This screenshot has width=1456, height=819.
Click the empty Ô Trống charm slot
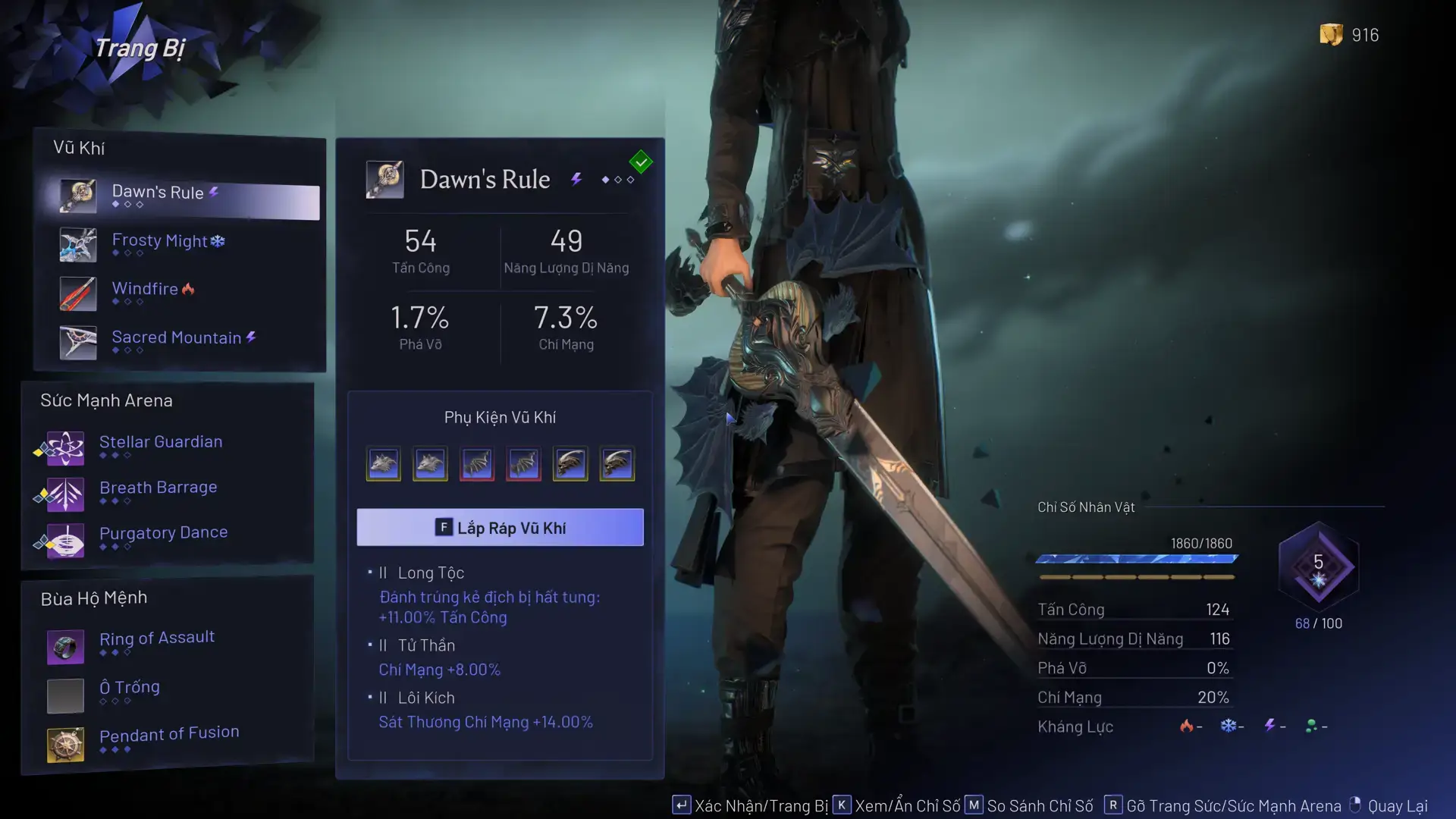(129, 691)
